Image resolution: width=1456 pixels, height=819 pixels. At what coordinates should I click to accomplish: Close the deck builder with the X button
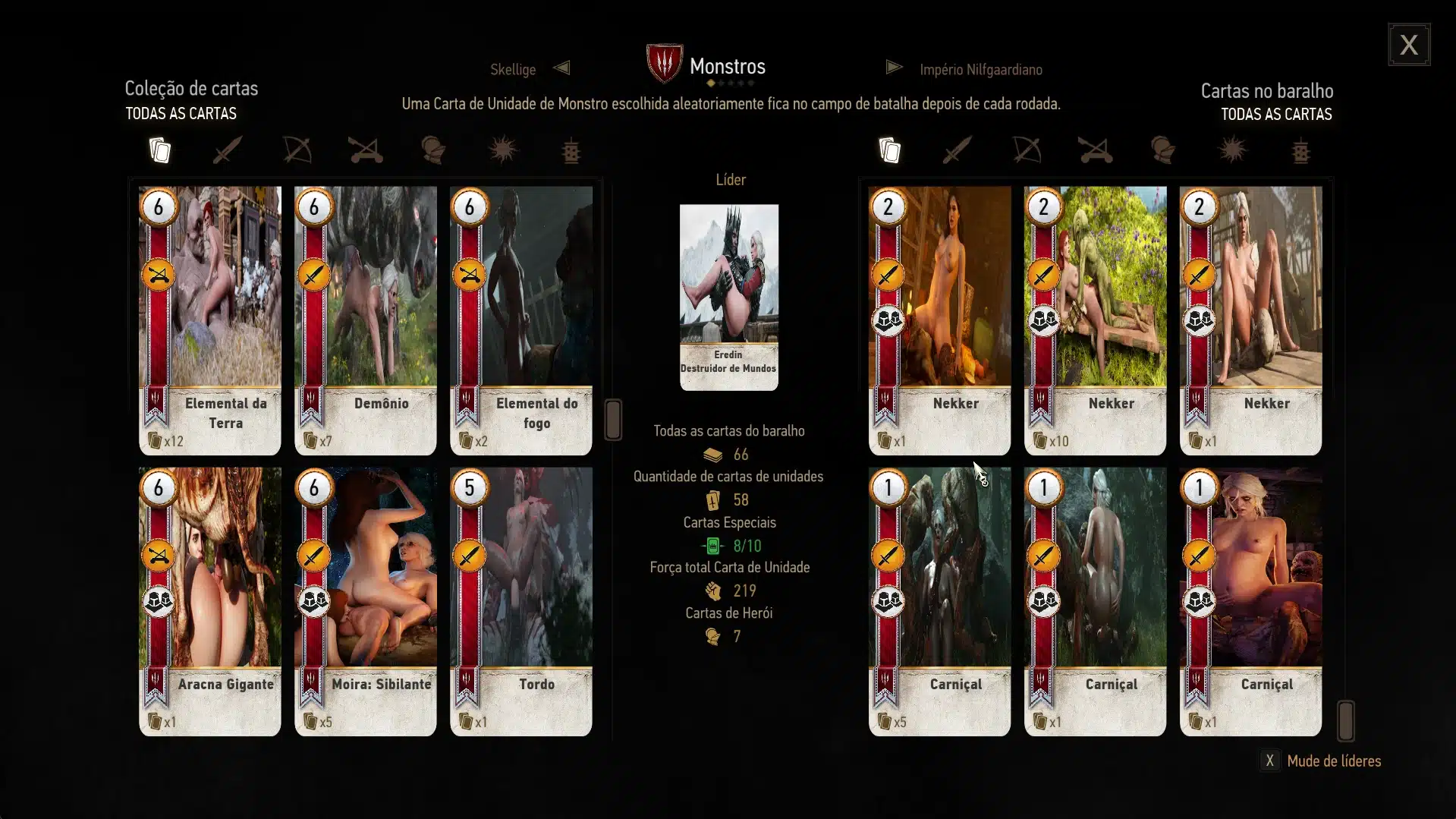(x=1409, y=45)
